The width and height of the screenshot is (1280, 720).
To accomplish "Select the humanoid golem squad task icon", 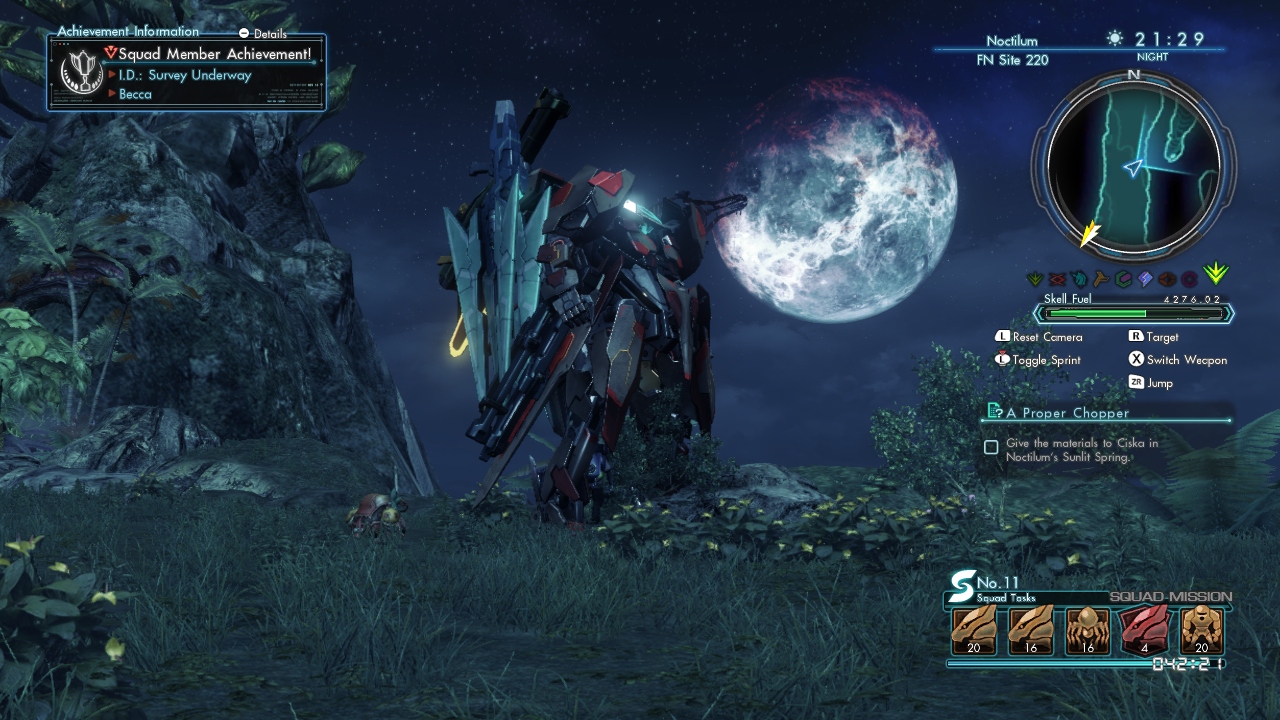I will coord(1201,631).
